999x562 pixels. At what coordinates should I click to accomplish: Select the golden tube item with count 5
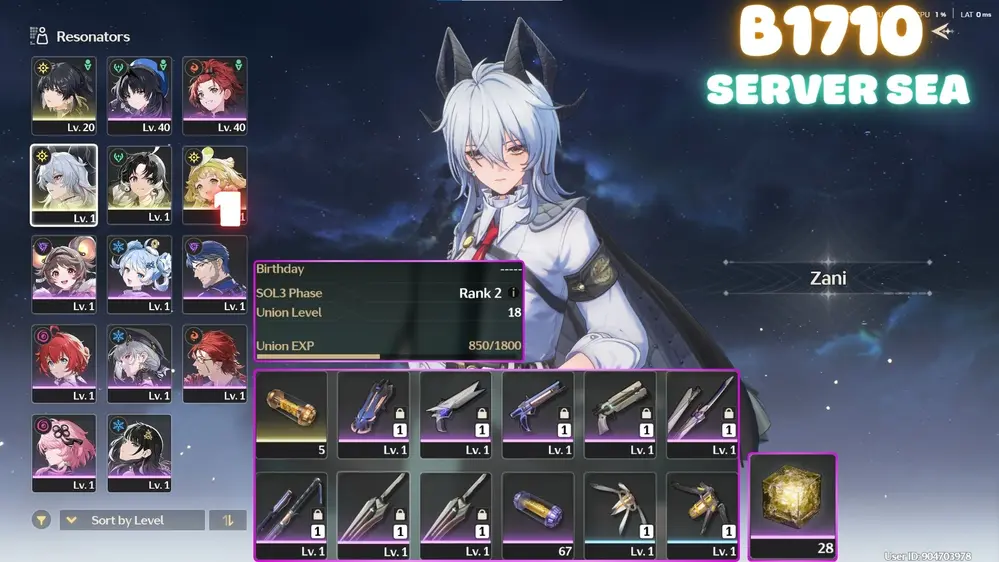tap(291, 414)
